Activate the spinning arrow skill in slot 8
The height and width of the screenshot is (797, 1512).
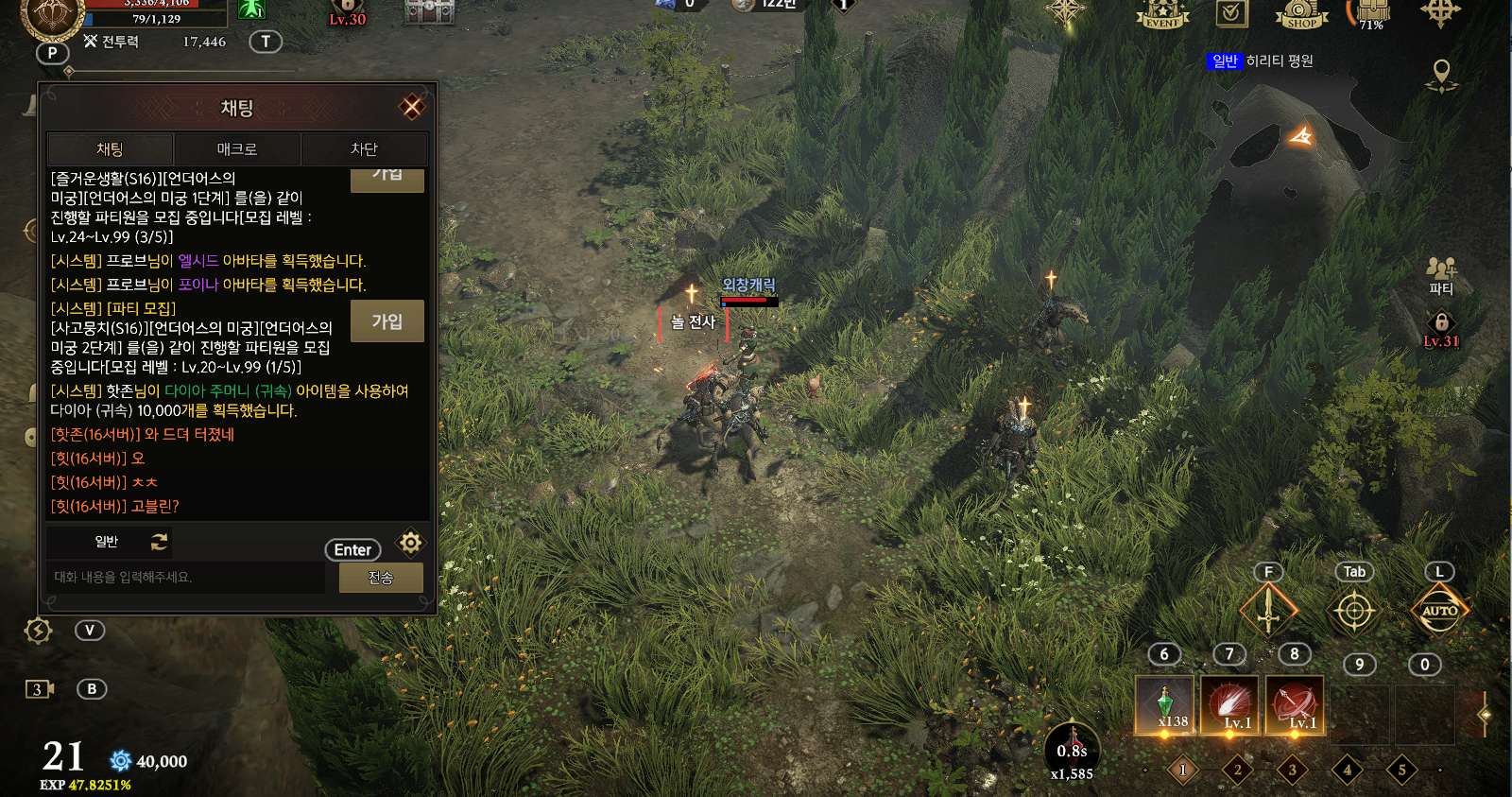pos(1295,705)
